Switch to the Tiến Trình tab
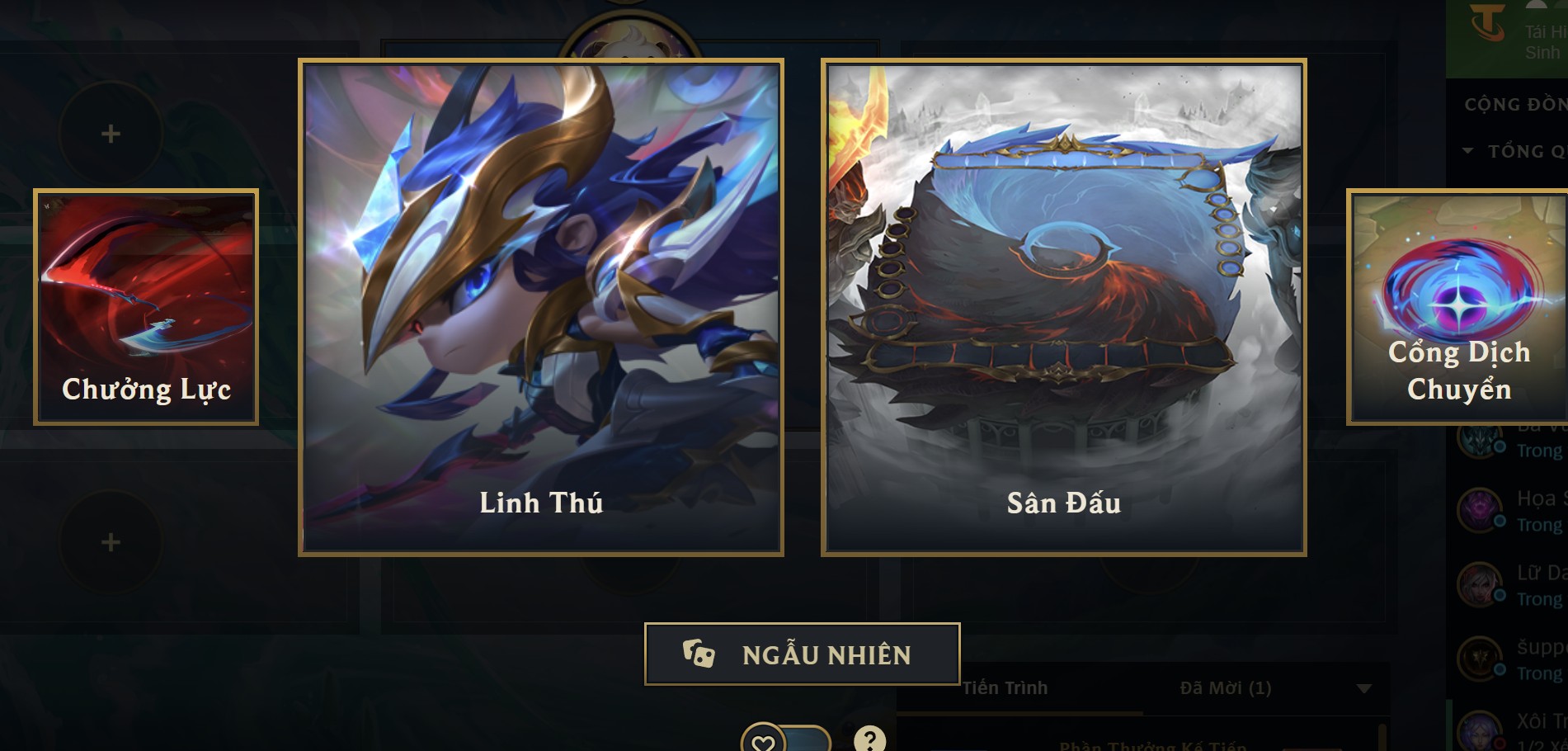This screenshot has width=1568, height=751. (1005, 688)
